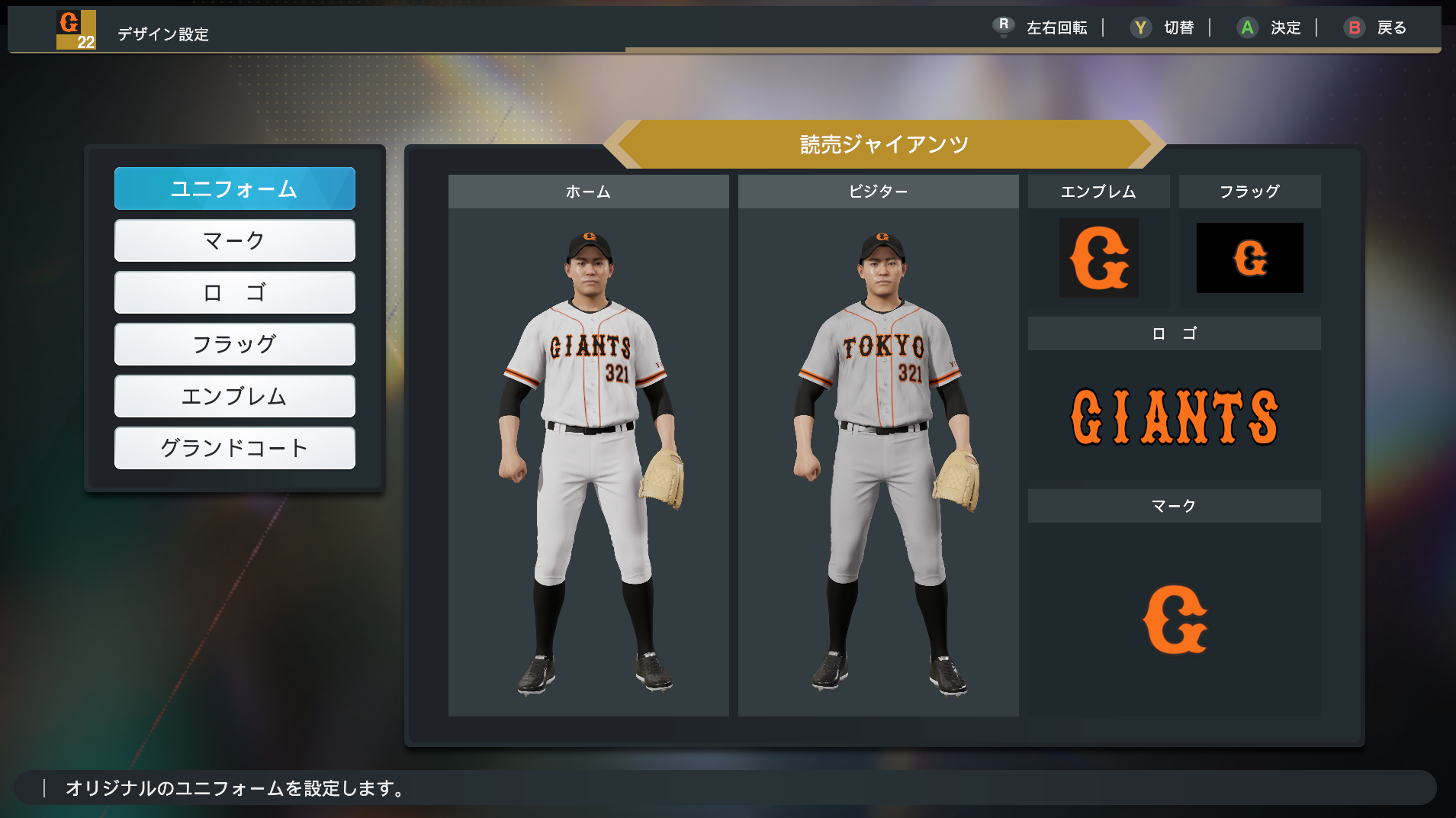This screenshot has height=818, width=1456.
Task: Open the フラッグ settings entry
Action: point(234,344)
